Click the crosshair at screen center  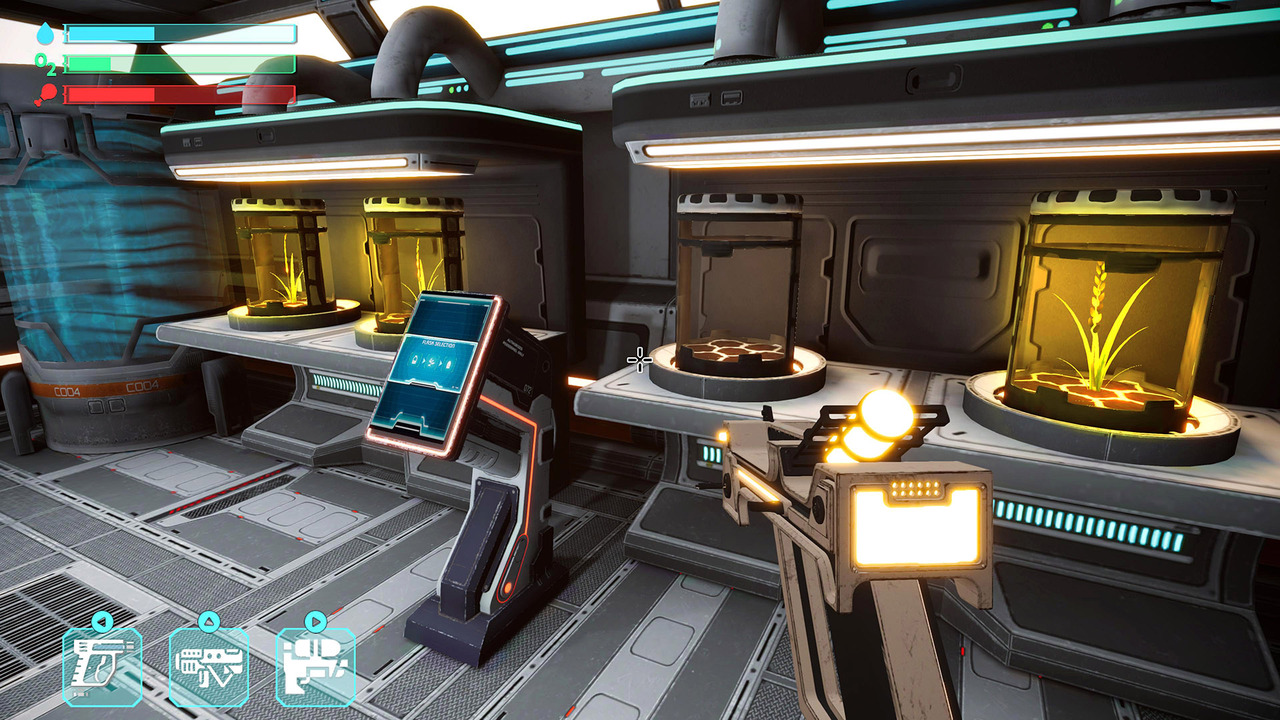[639, 358]
